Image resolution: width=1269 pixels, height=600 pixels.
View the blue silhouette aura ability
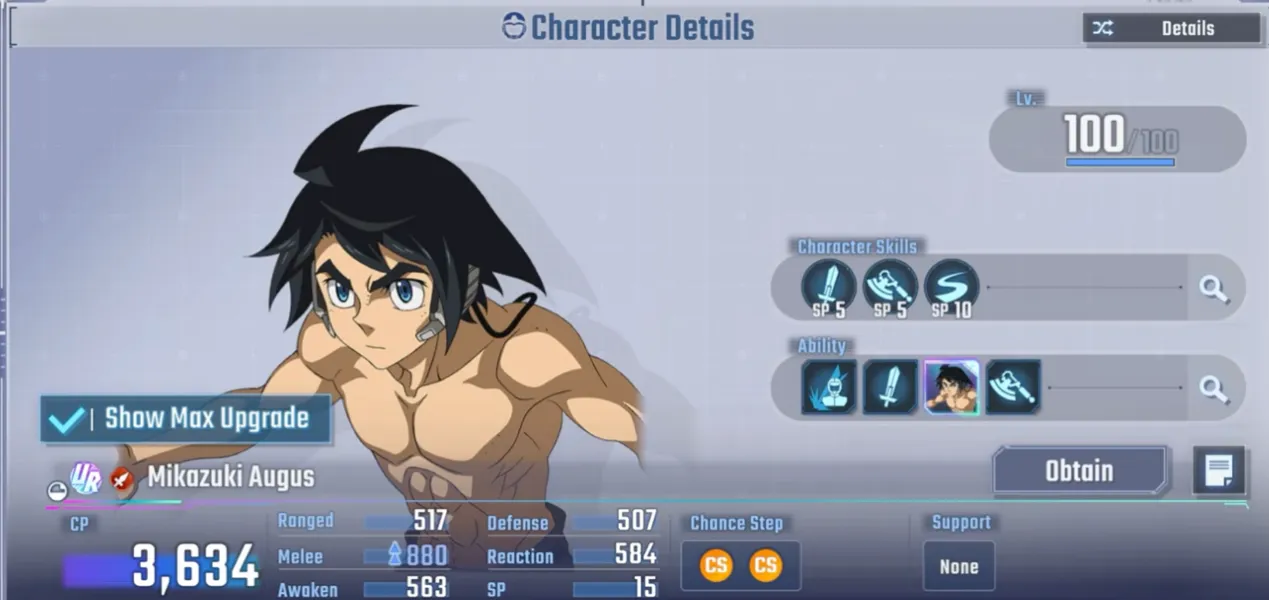(x=829, y=388)
